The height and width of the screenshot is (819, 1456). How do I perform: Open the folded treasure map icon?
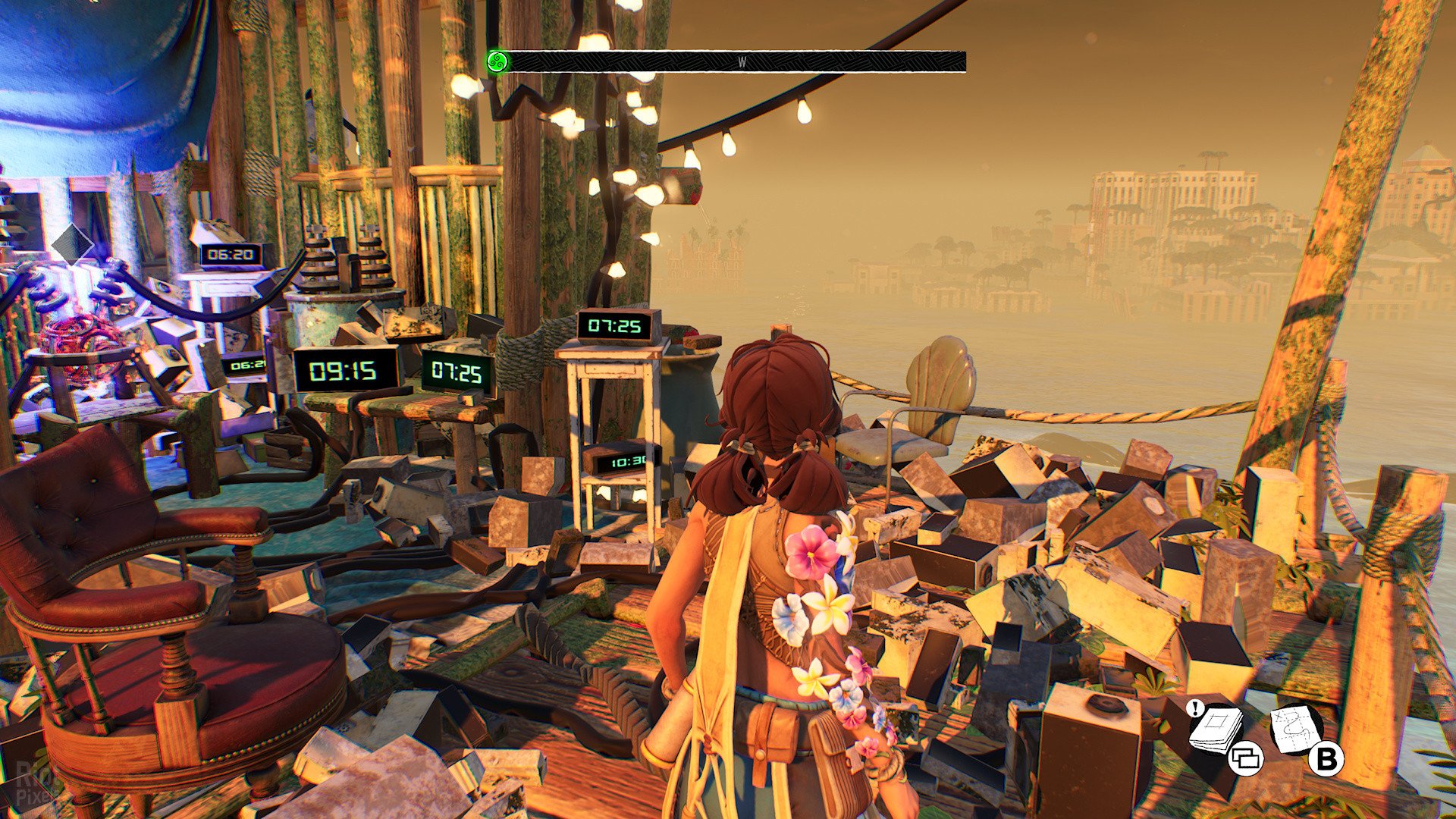pyautogui.click(x=1294, y=729)
